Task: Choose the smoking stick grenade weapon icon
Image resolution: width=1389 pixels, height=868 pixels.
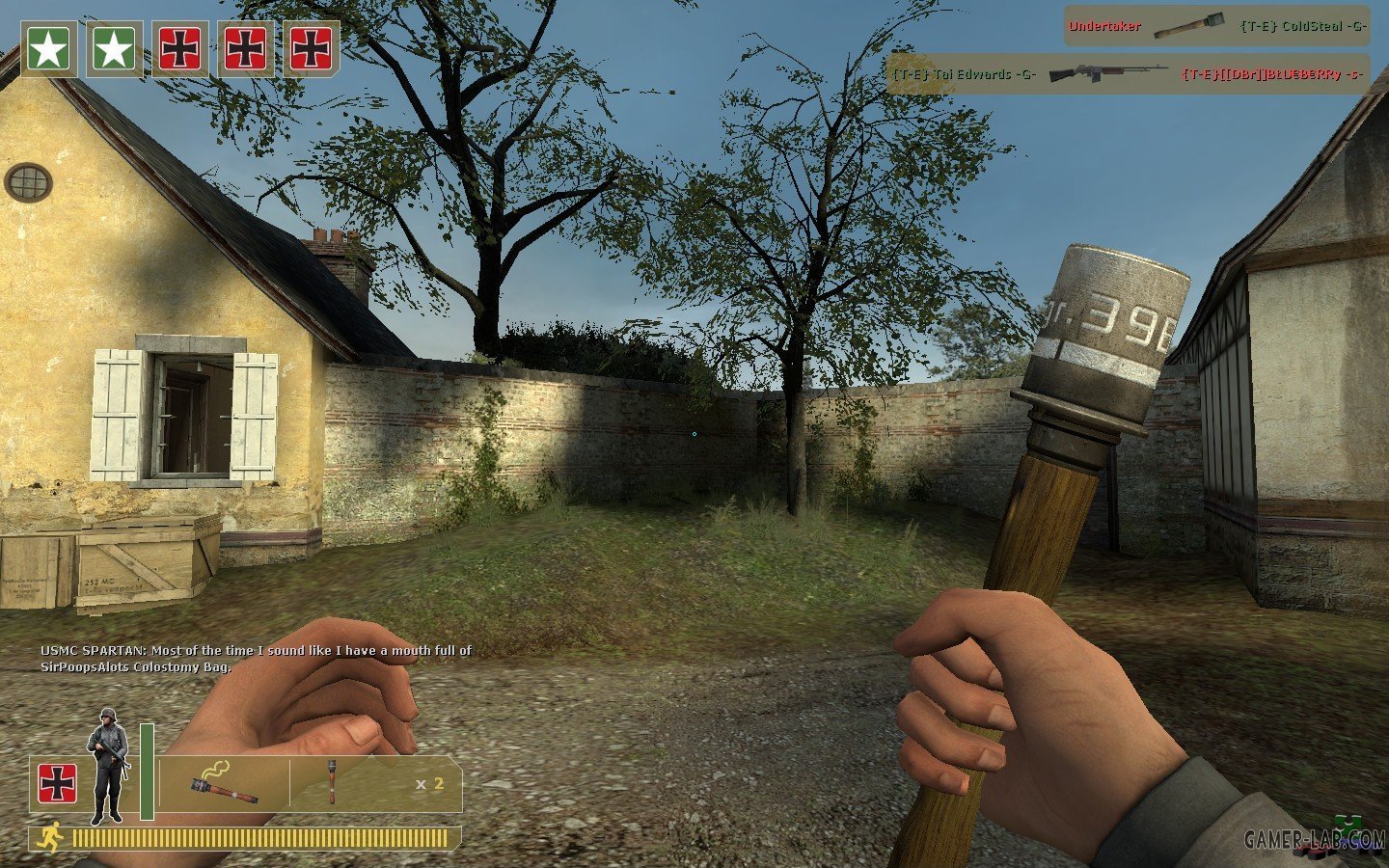Action: [224, 783]
